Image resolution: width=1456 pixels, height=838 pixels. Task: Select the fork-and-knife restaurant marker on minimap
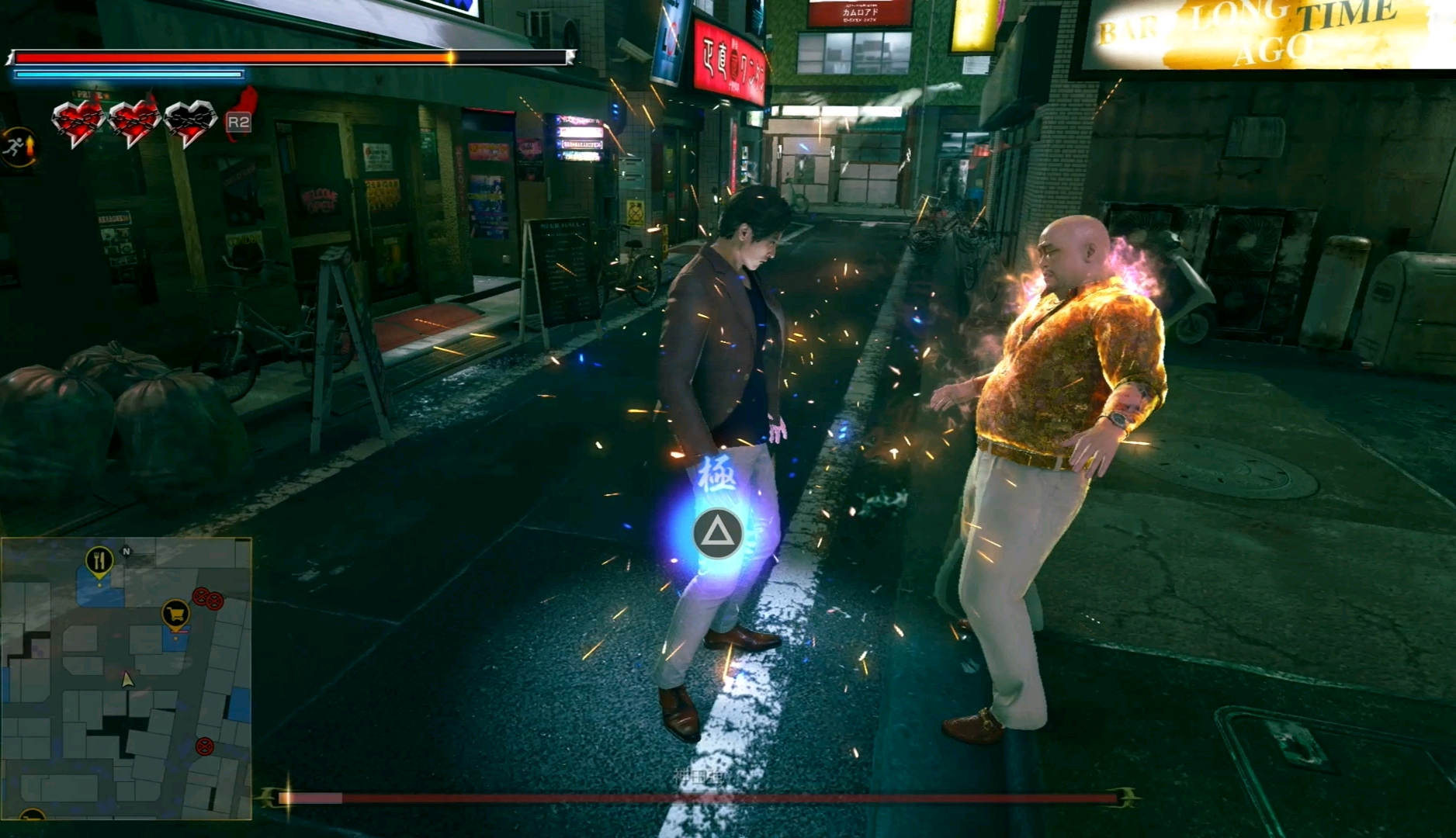point(99,559)
